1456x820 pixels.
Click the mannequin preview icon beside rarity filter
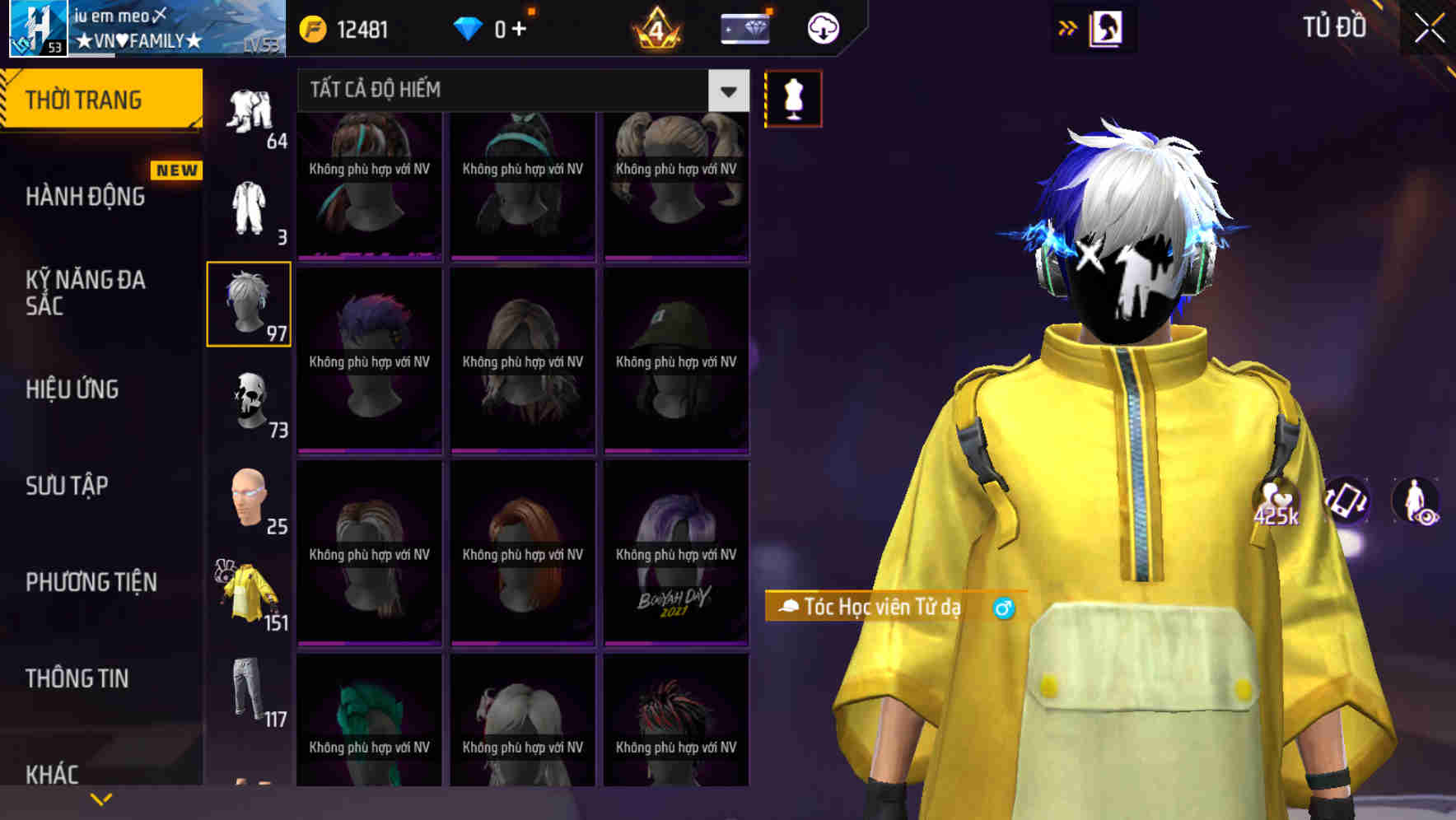[793, 97]
